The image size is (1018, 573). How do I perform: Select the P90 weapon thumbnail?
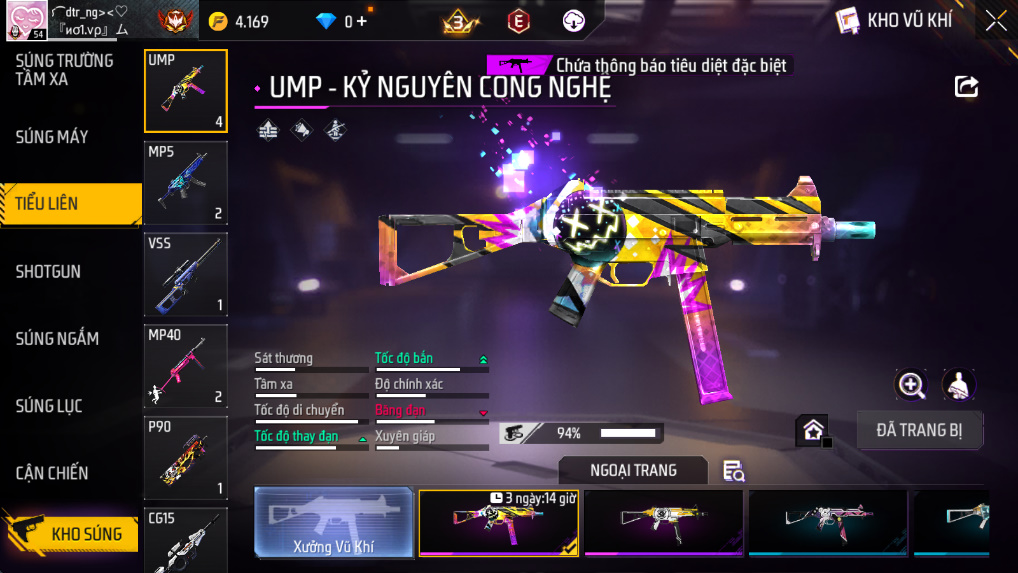click(186, 458)
